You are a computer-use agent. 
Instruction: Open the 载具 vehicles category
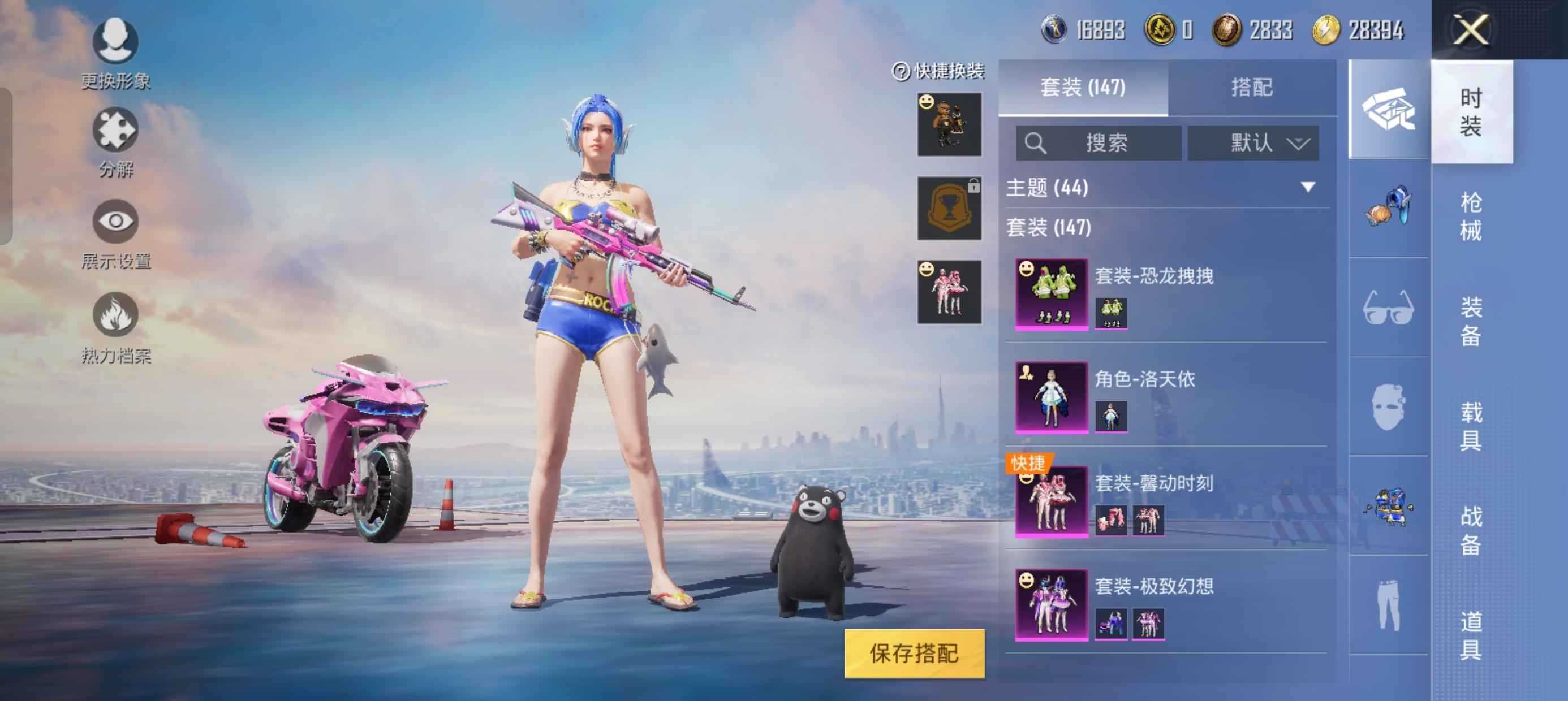pos(1471,426)
